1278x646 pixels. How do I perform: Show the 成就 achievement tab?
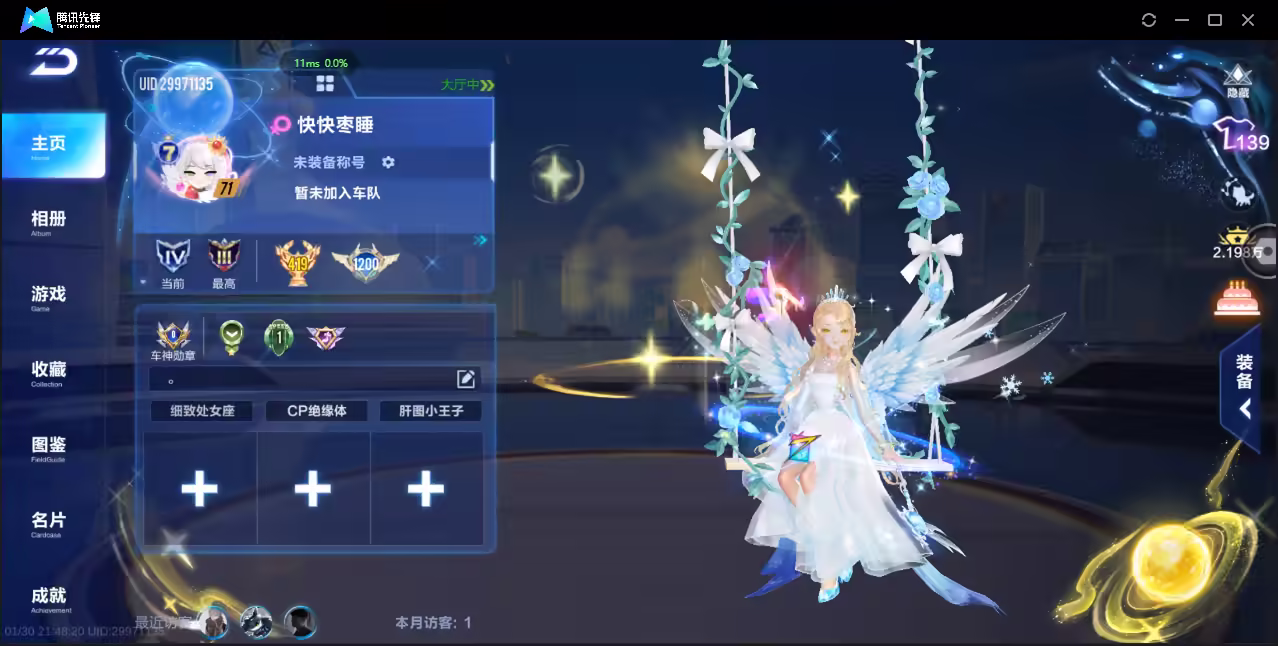(48, 597)
